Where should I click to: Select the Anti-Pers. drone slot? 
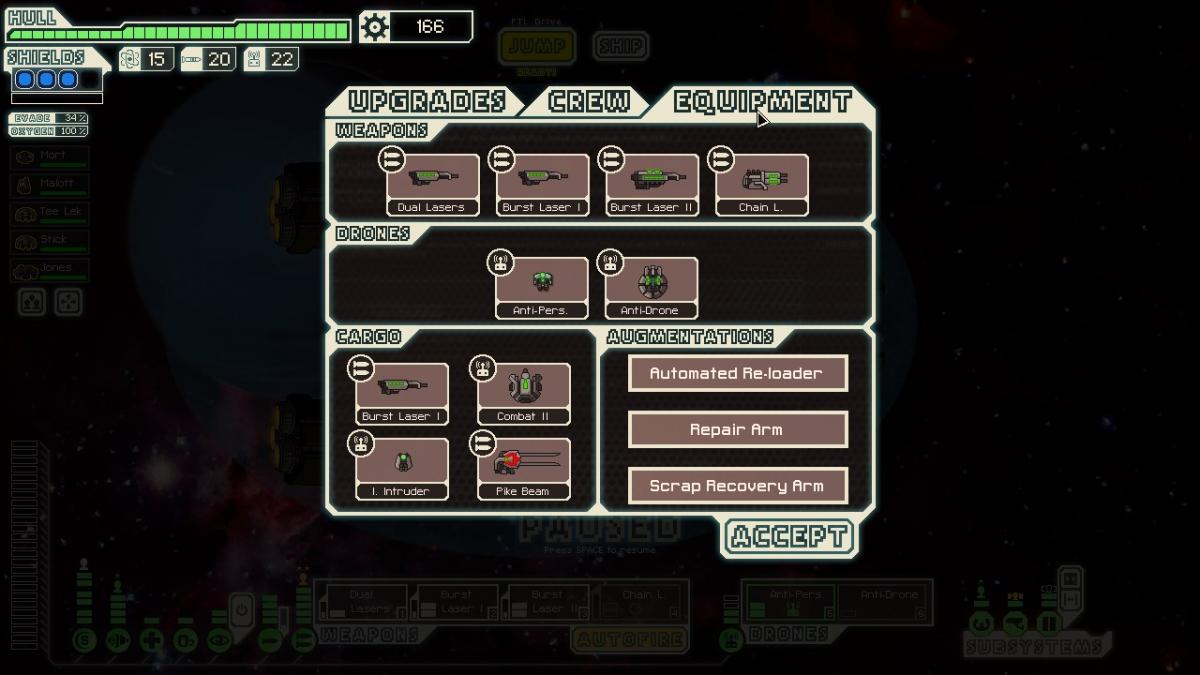(x=542, y=287)
